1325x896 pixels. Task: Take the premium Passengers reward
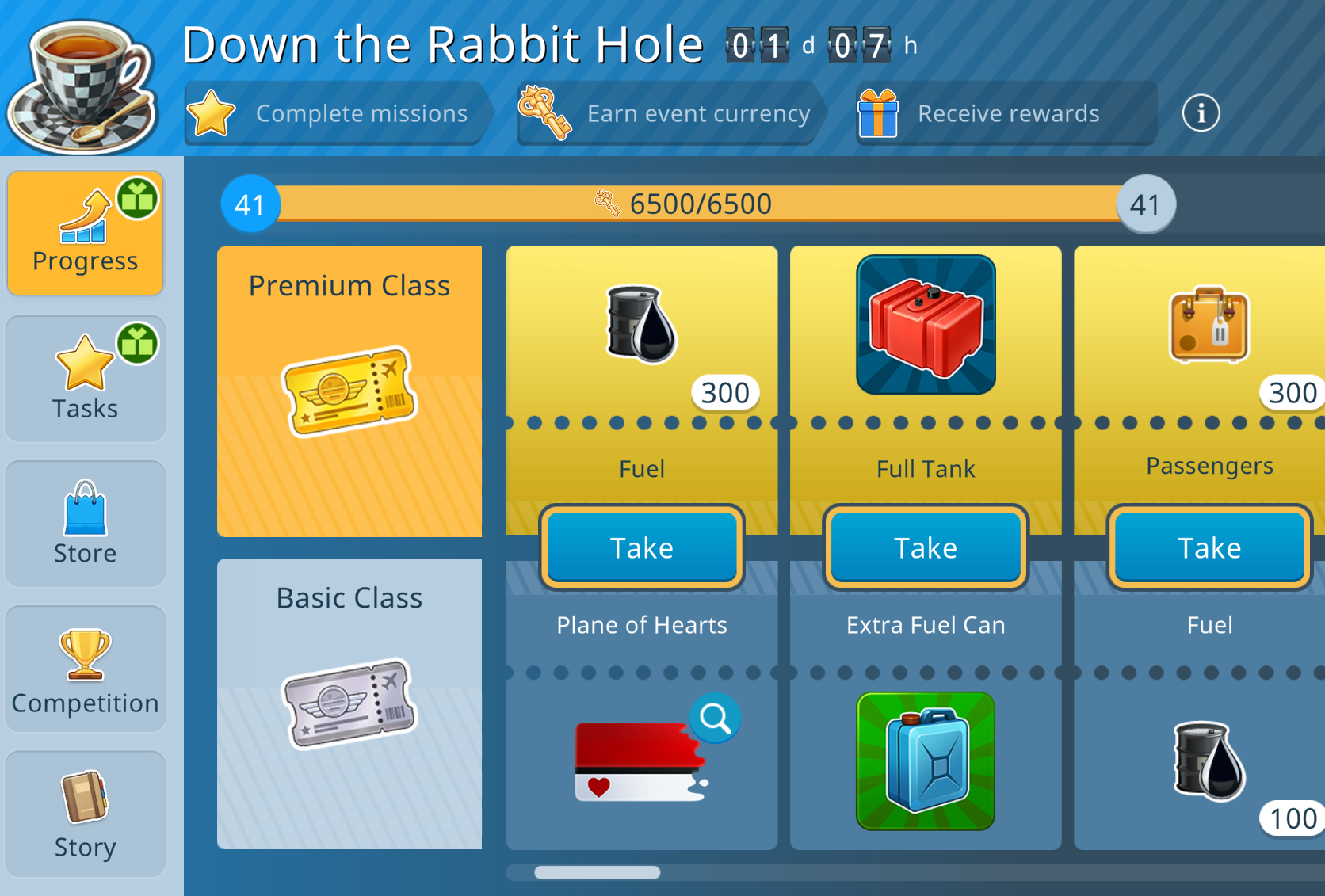[x=1209, y=547]
